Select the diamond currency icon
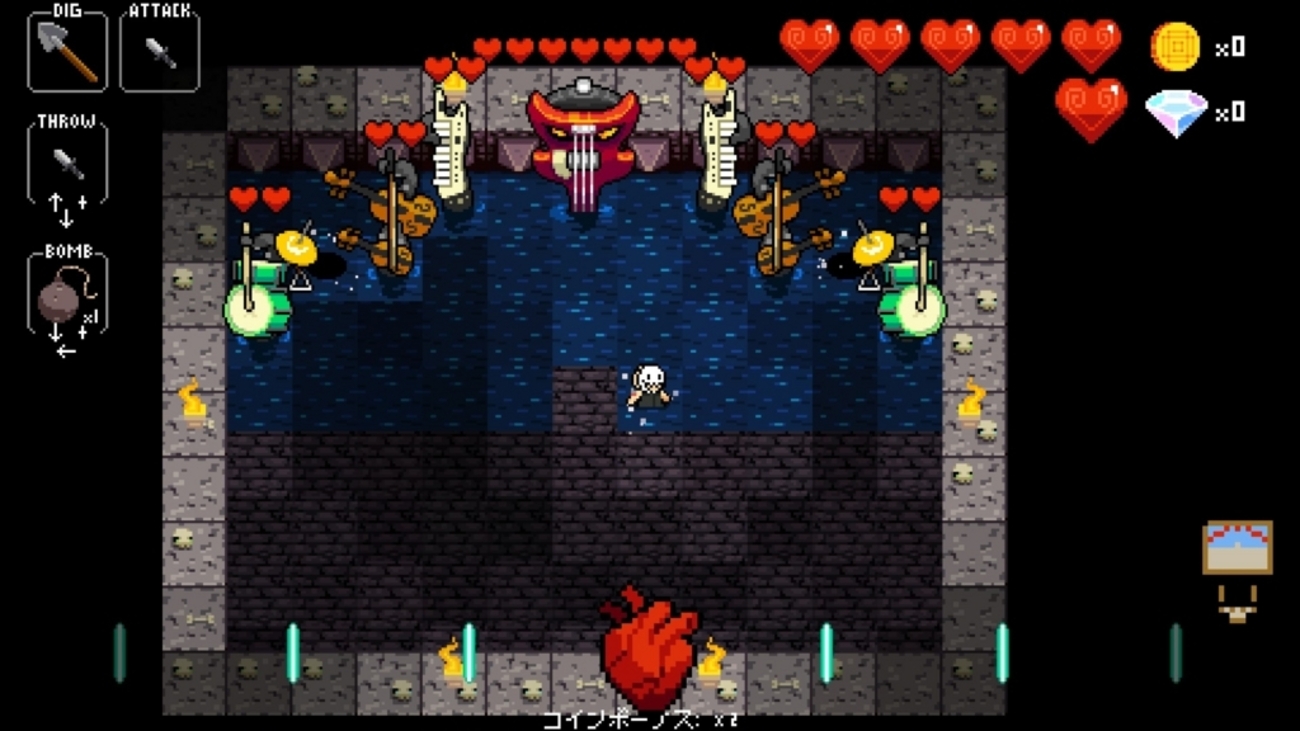1300x731 pixels. (1175, 113)
